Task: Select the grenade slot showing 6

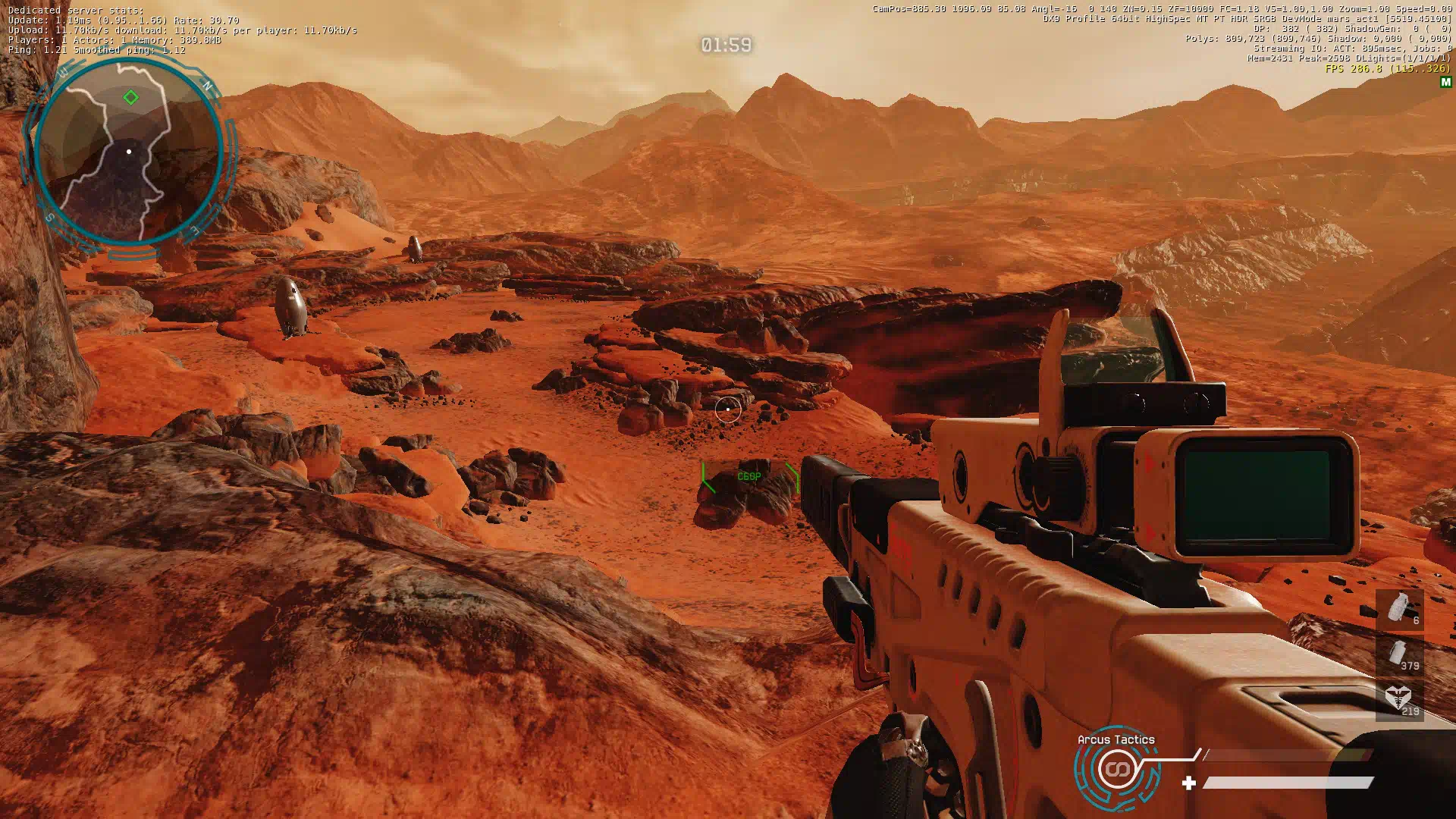Action: 1400,610
